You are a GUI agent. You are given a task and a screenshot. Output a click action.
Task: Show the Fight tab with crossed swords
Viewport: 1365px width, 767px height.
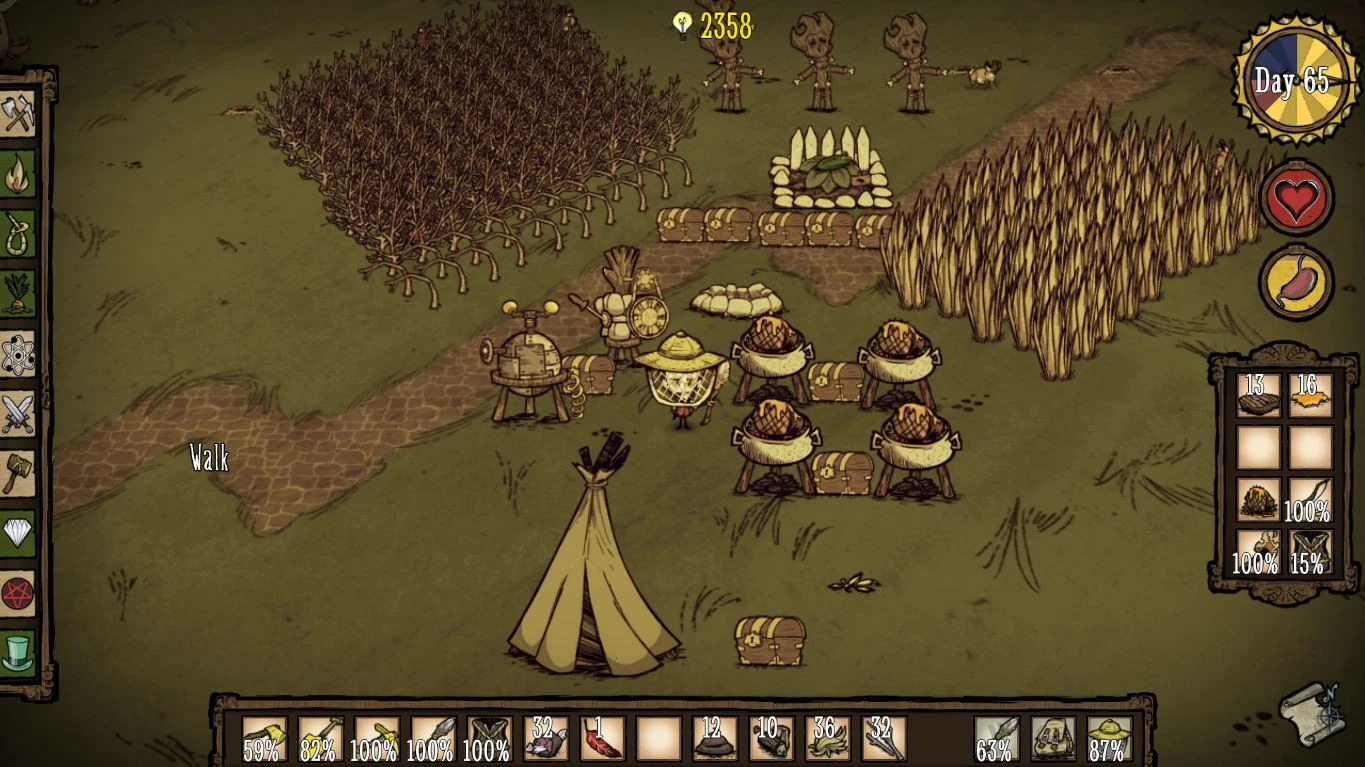tap(18, 413)
